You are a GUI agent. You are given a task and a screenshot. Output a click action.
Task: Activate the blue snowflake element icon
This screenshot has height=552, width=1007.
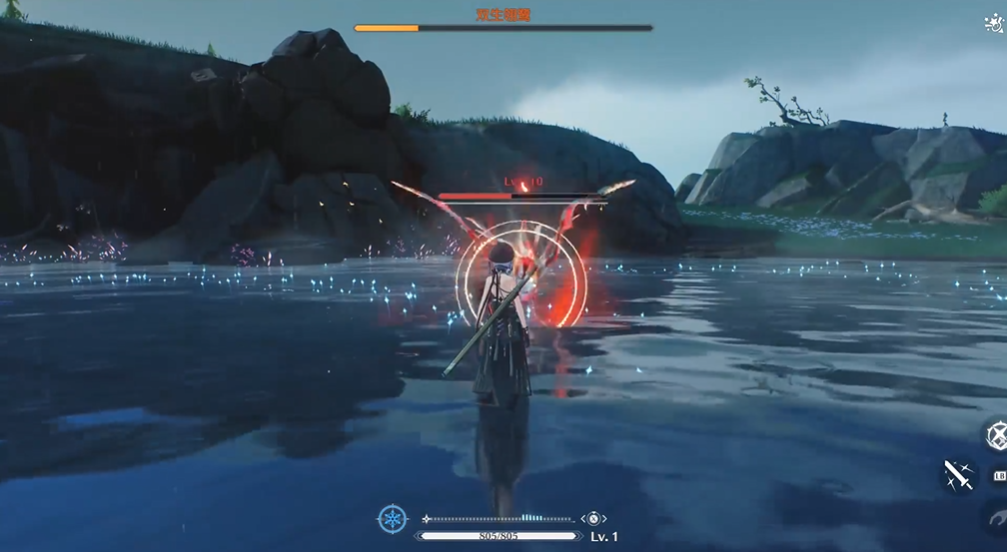point(392,519)
